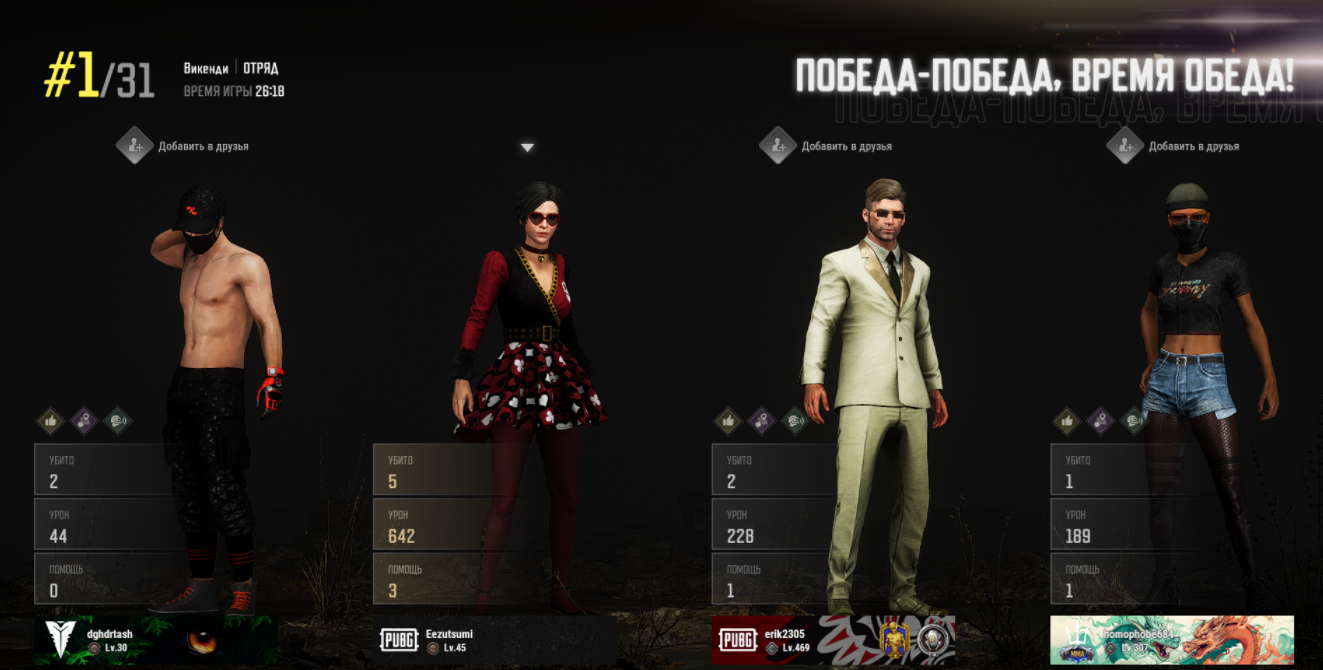Open dghdrtash's player nameplate
1323x670 pixels.
pos(156,640)
